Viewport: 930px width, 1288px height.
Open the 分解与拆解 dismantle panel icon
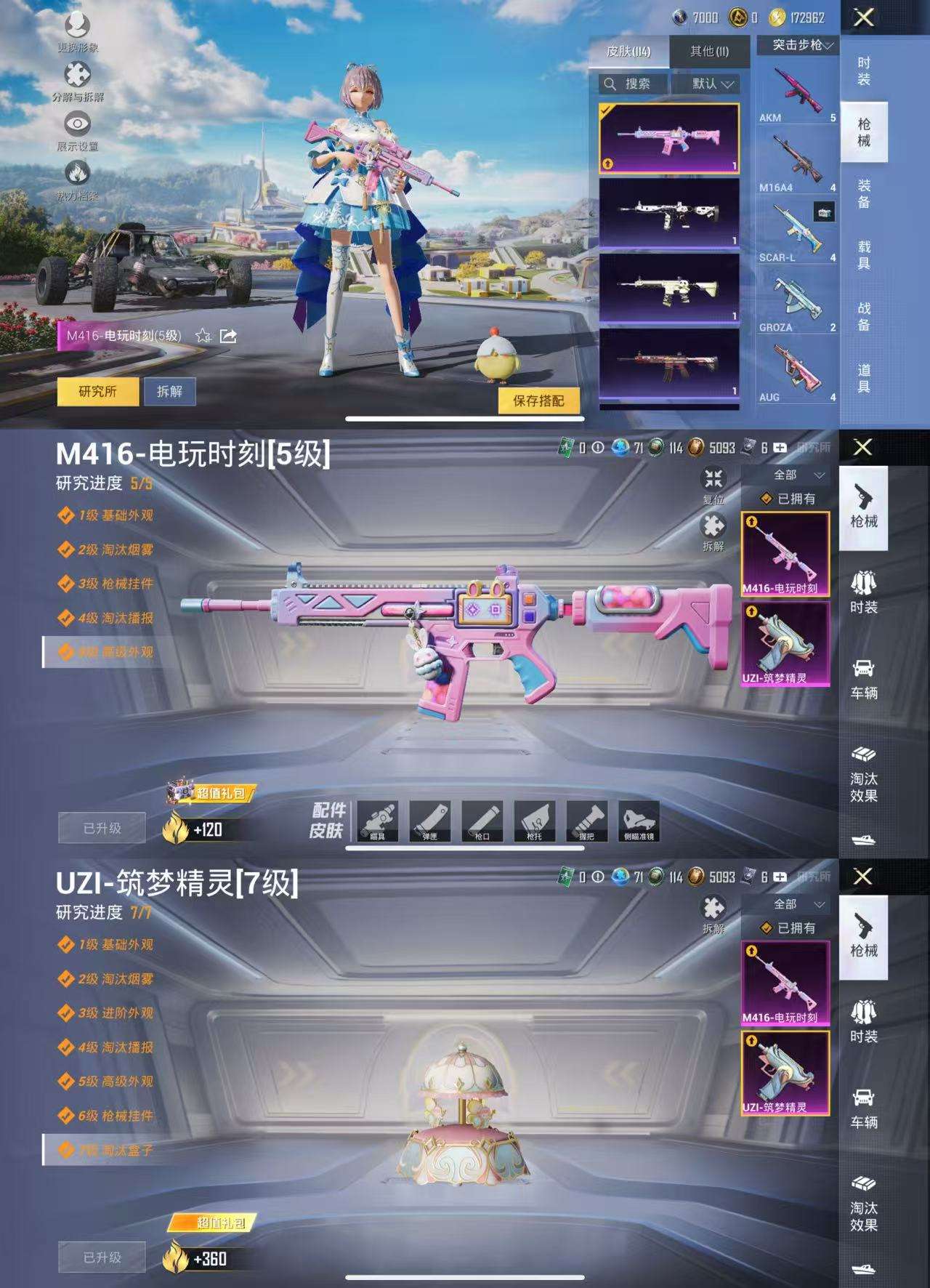pyautogui.click(x=76, y=74)
